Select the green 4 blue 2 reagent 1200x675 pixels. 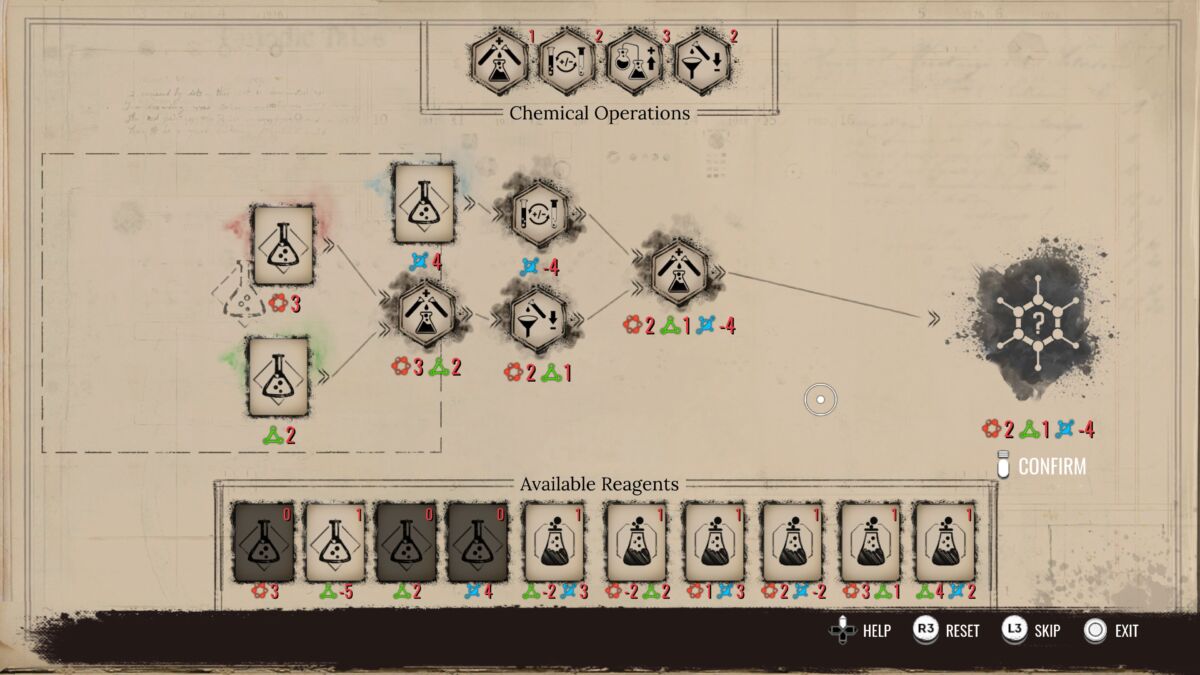pyautogui.click(x=945, y=542)
